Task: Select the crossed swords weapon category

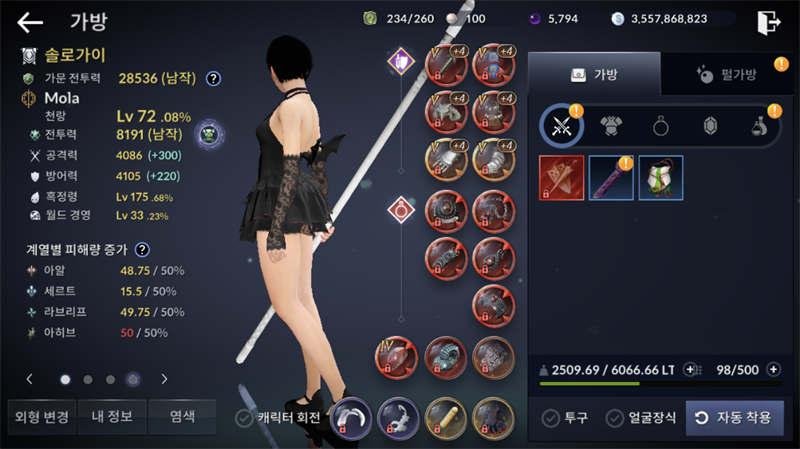Action: (x=562, y=126)
